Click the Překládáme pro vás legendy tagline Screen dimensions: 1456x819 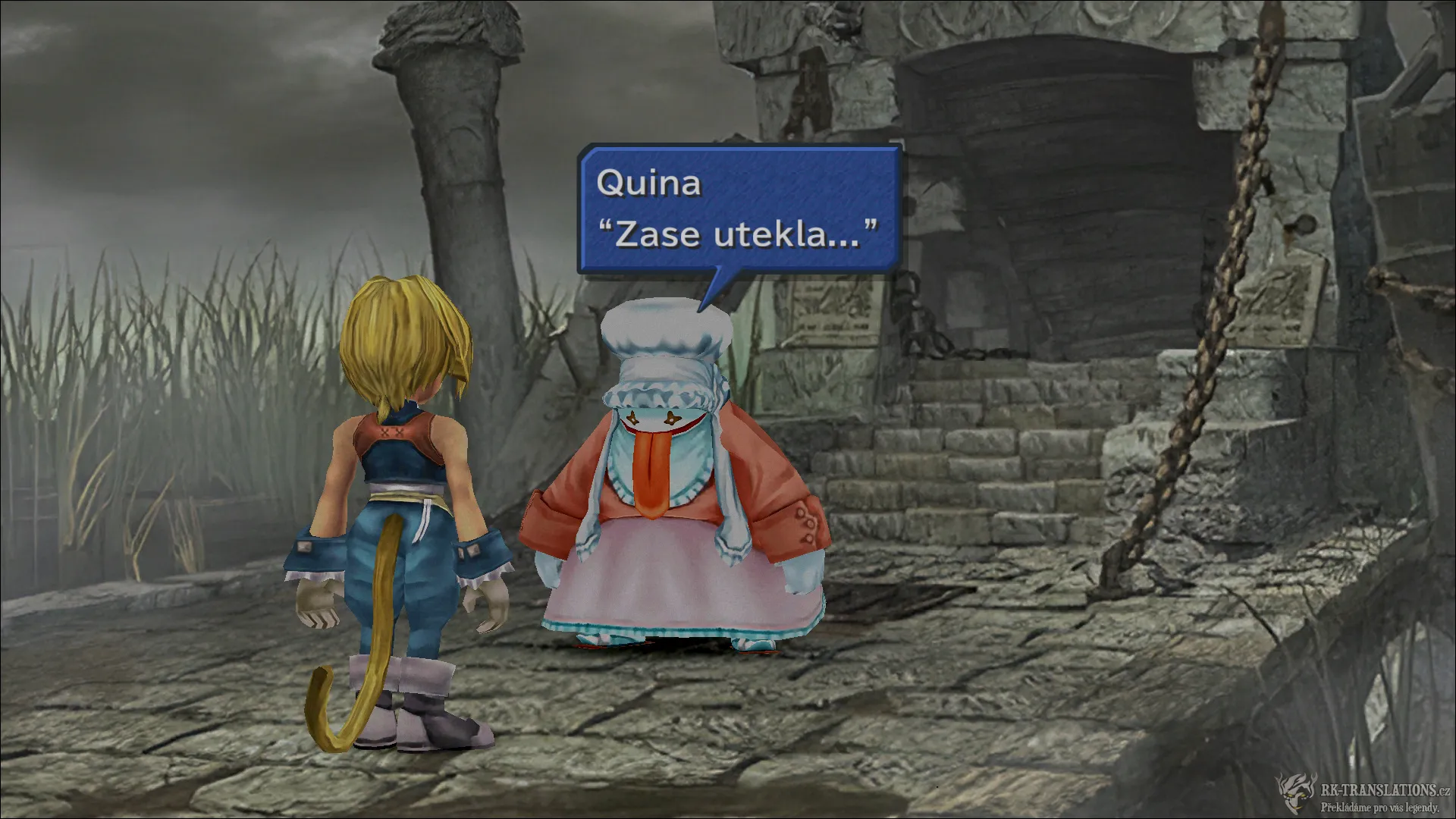point(1380,808)
